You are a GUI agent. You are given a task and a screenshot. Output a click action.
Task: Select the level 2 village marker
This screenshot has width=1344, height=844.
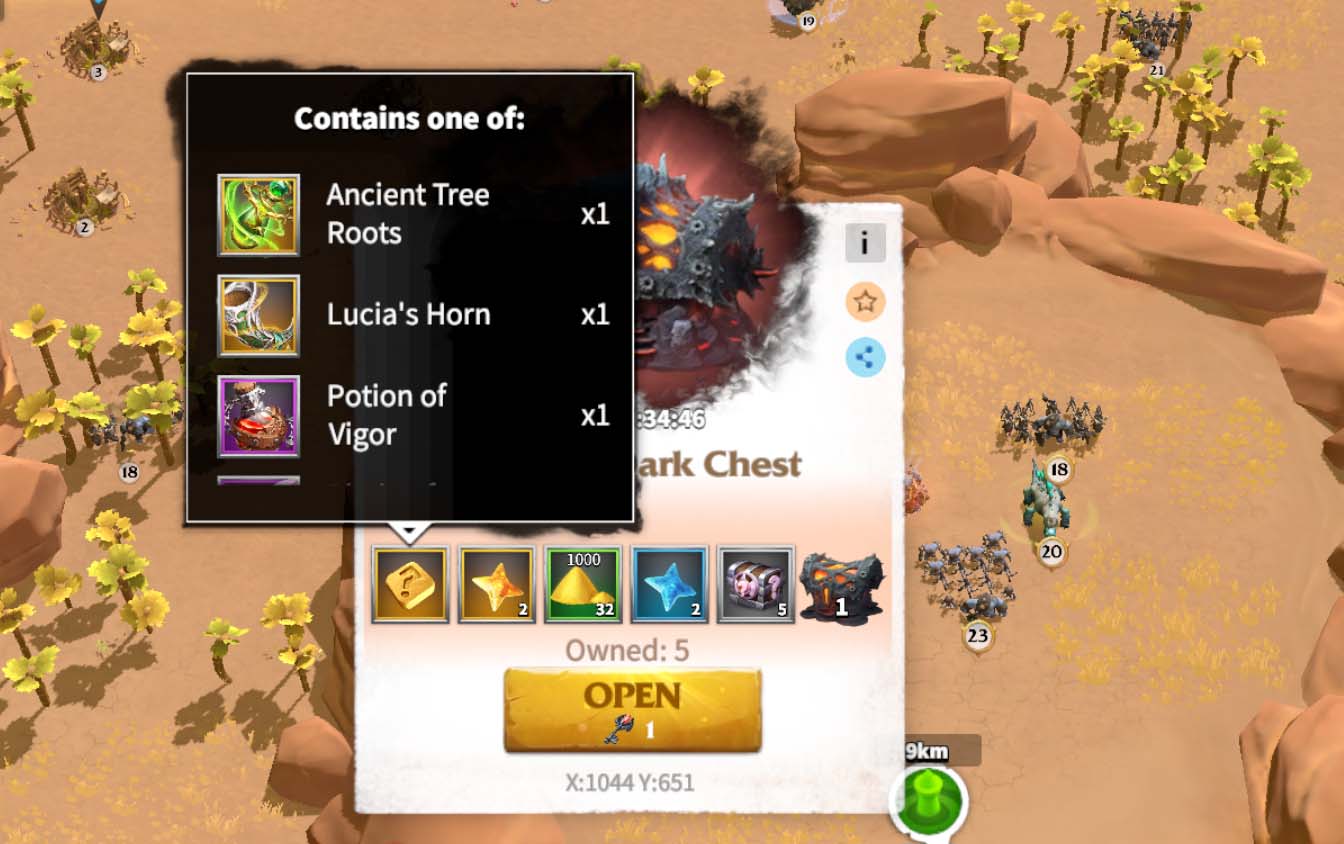click(83, 228)
